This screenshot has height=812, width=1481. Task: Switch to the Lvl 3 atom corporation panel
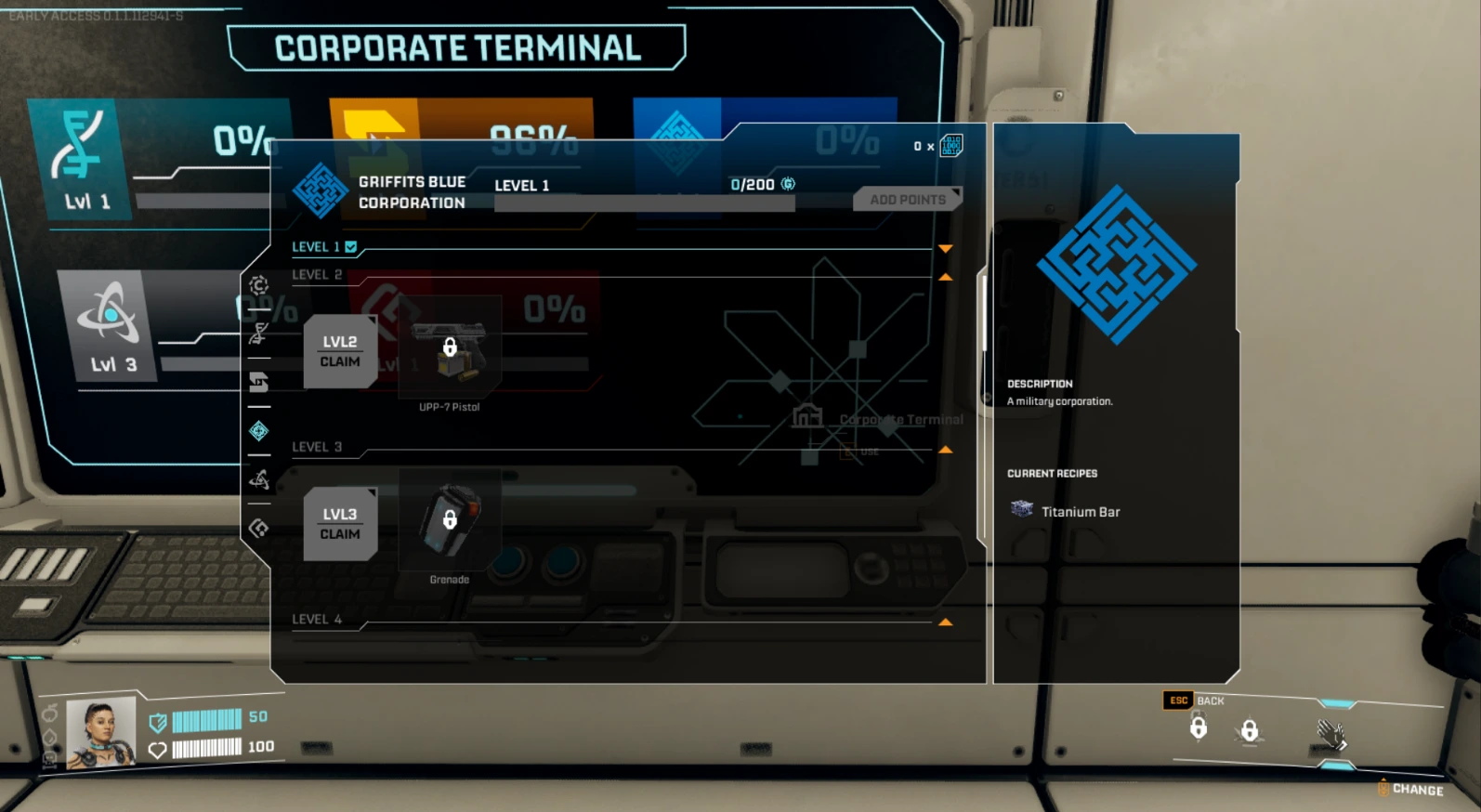(113, 320)
